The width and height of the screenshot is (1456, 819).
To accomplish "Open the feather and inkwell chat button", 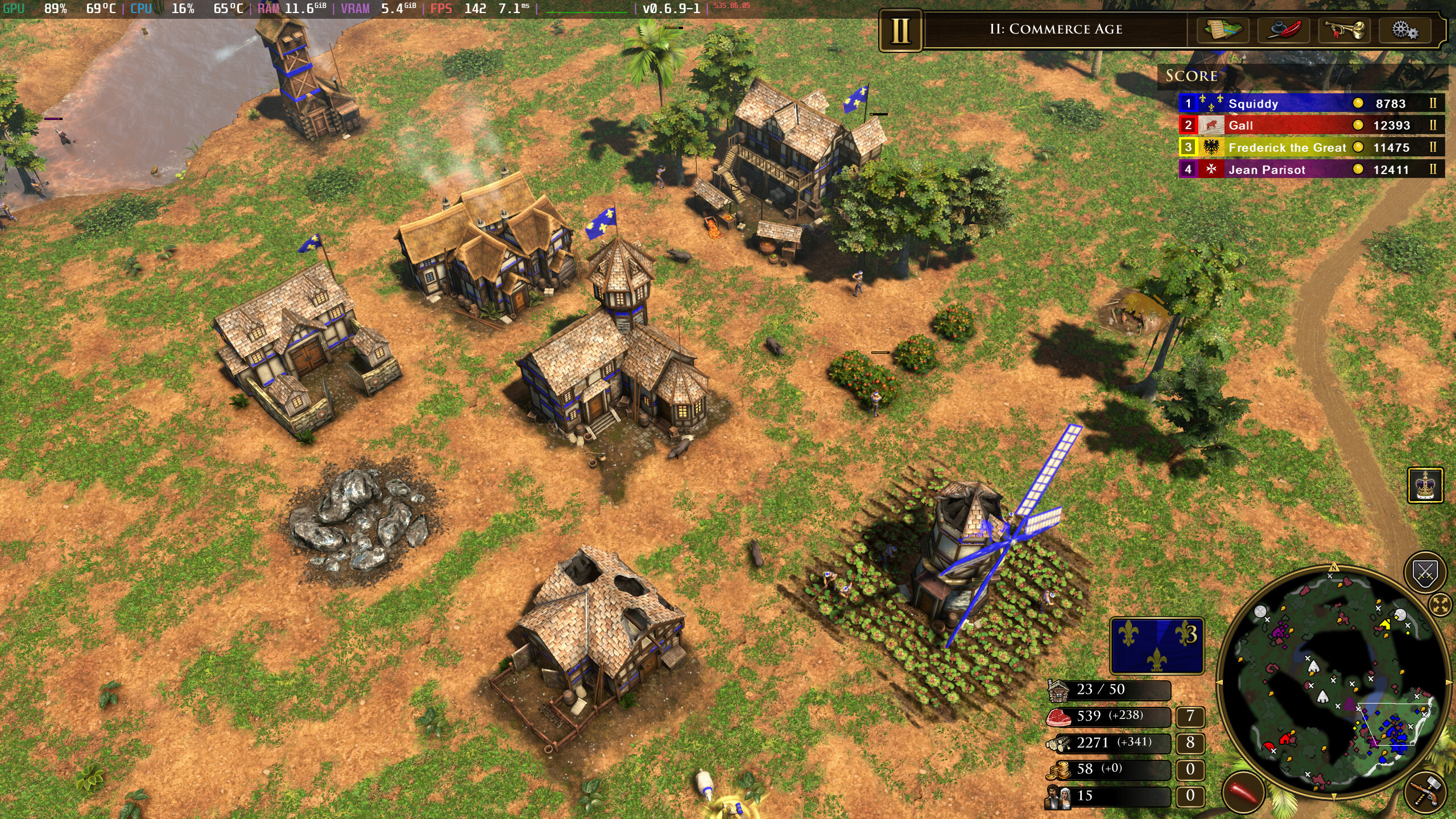I will point(1283,30).
